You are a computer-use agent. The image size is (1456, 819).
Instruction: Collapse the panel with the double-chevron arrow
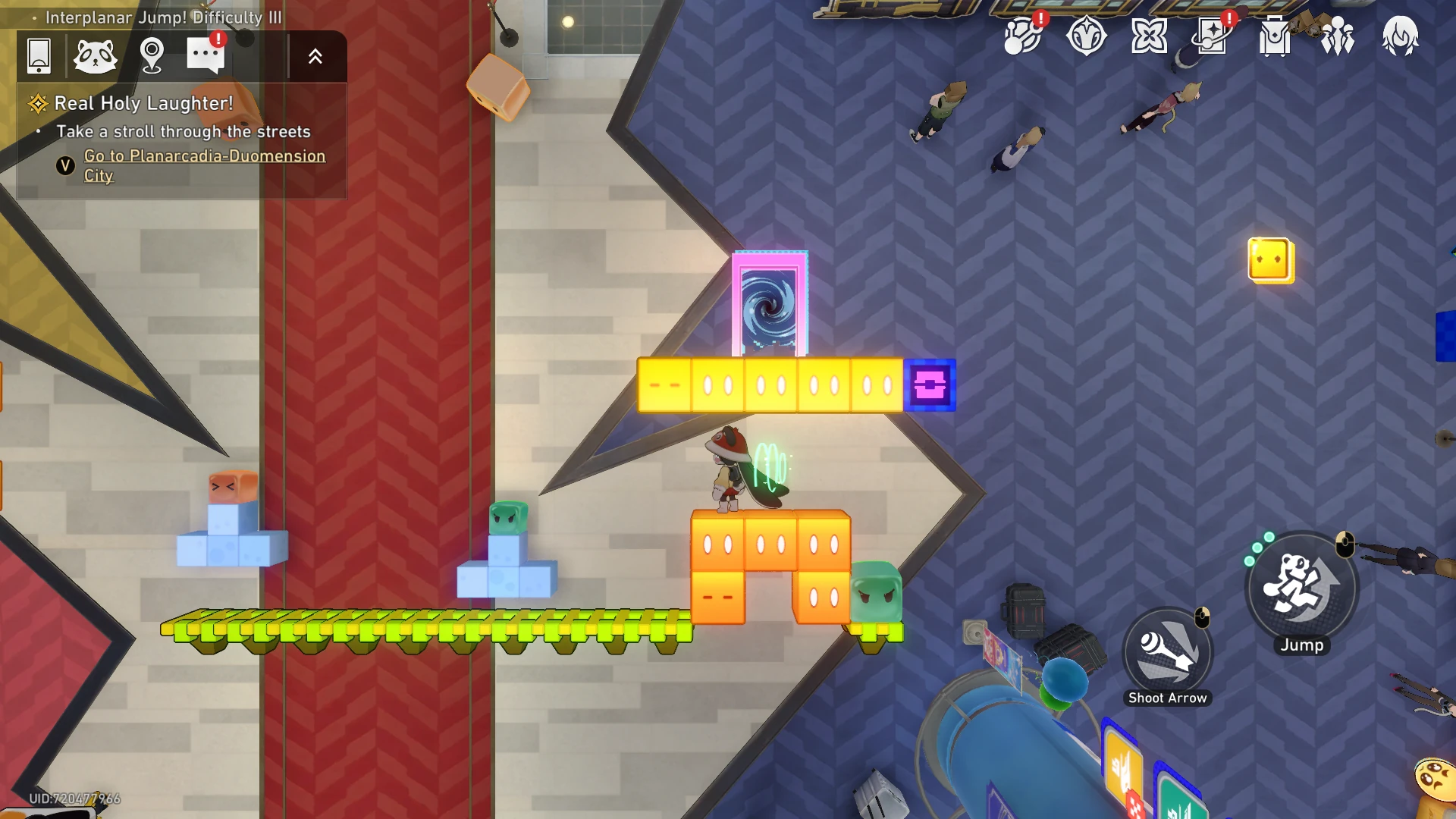315,56
